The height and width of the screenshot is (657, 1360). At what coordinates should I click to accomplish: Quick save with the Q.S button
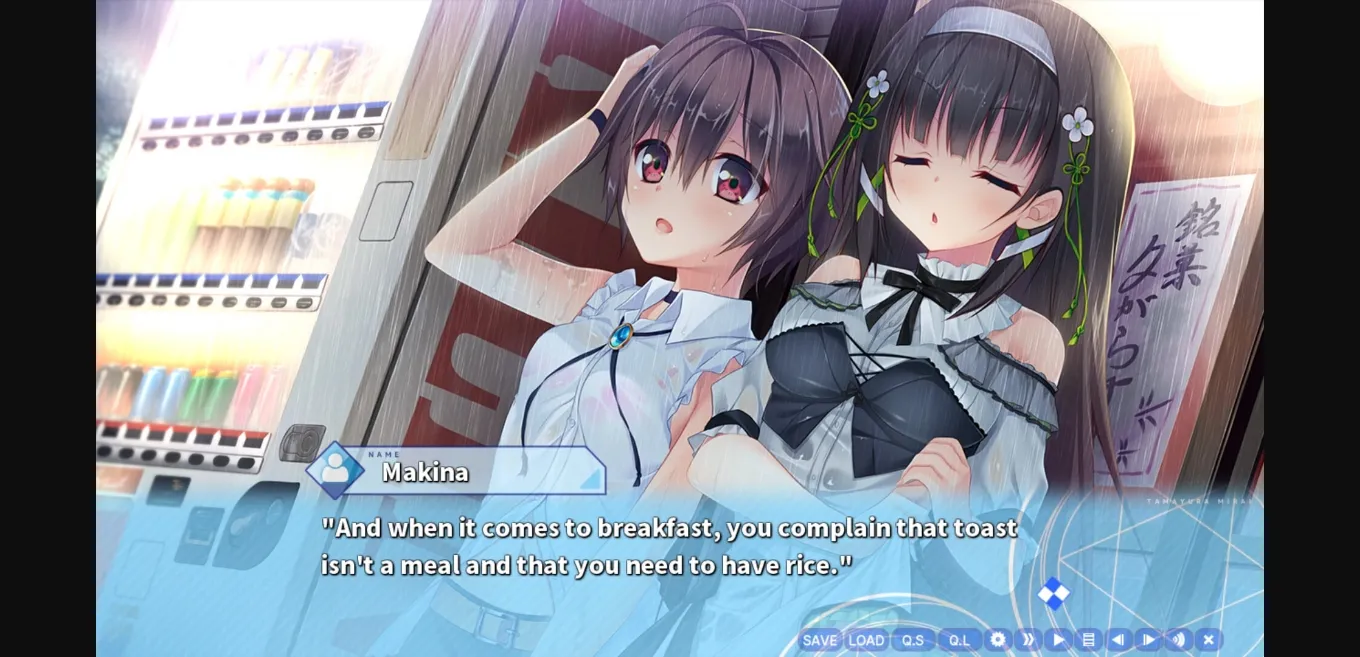913,640
